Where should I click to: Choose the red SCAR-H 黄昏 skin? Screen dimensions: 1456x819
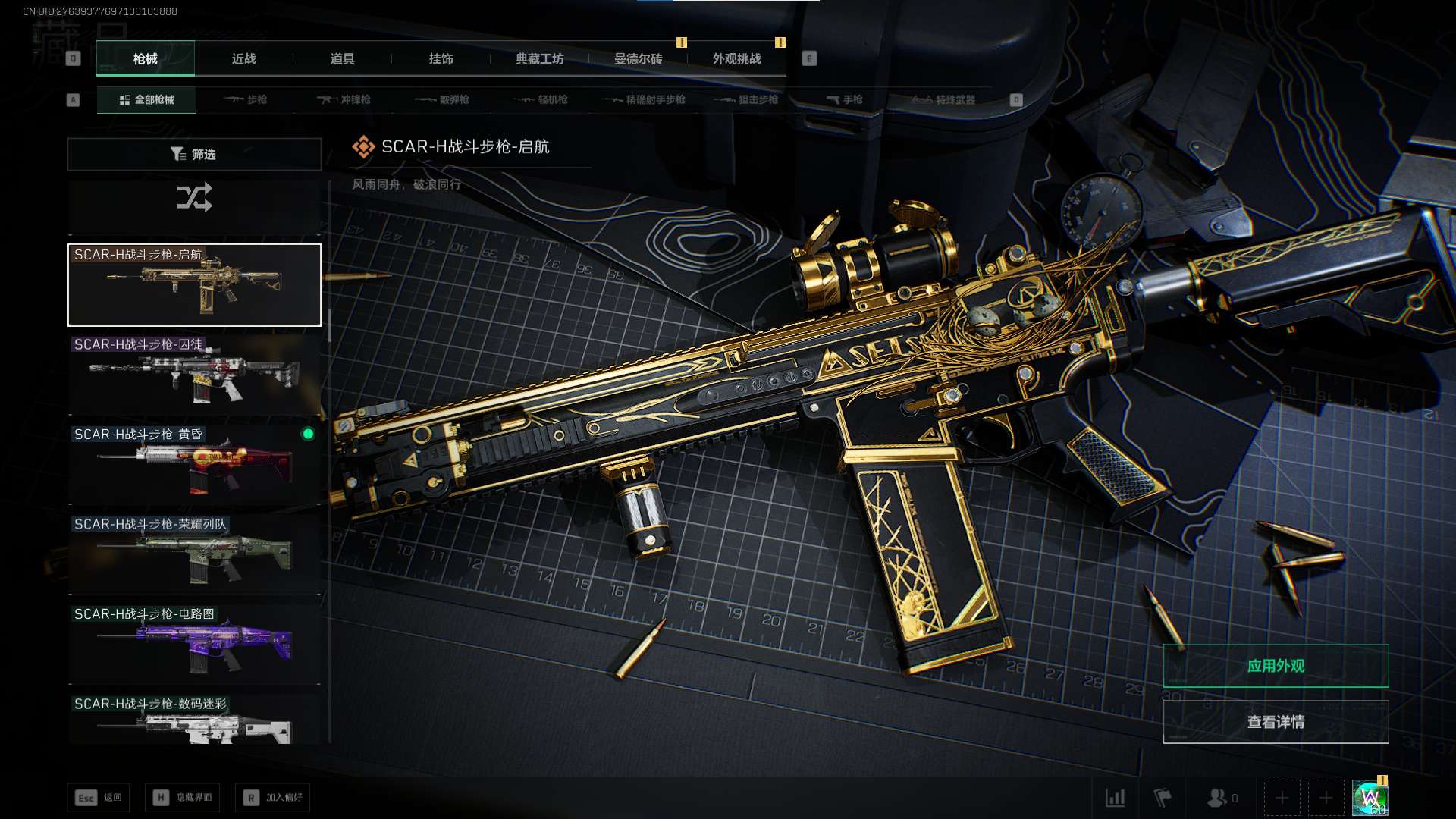pyautogui.click(x=194, y=464)
